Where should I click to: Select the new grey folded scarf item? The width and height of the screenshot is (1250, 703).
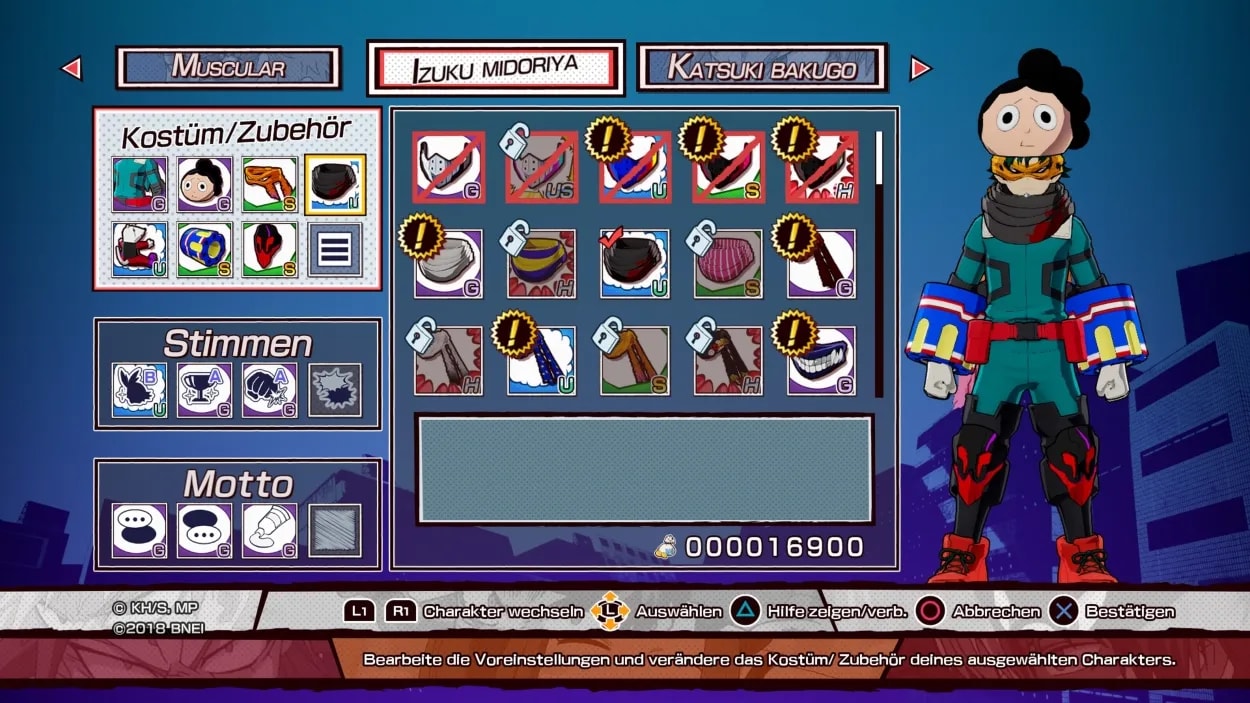click(448, 264)
